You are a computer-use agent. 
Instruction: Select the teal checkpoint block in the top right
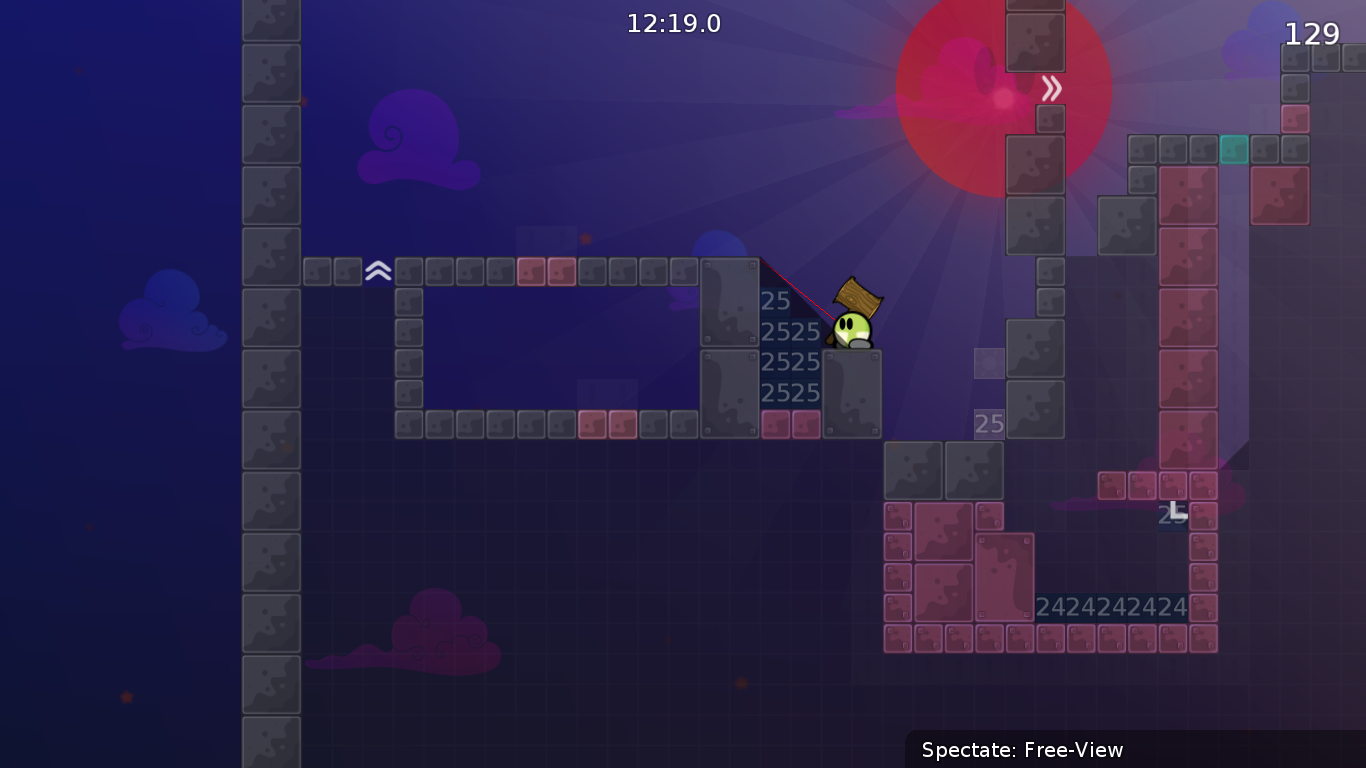point(1235,149)
